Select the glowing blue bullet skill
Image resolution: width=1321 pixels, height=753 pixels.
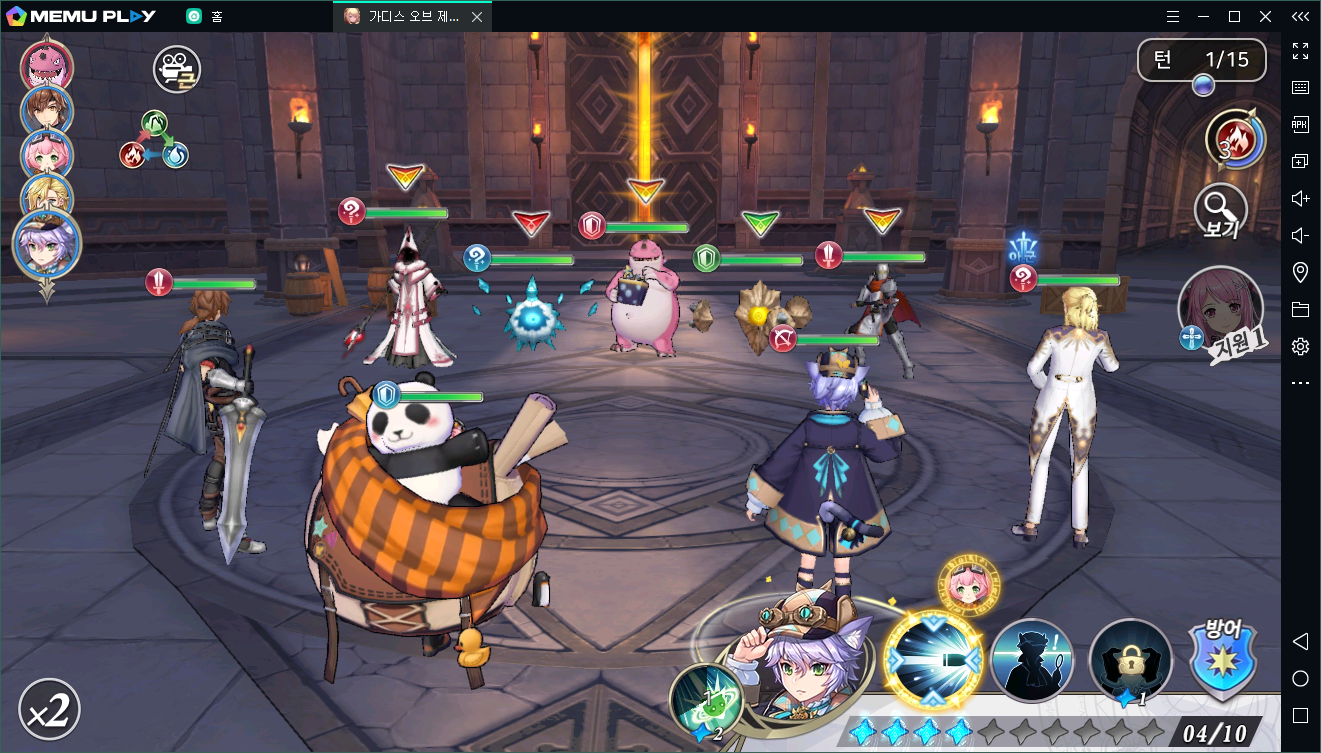pos(933,661)
